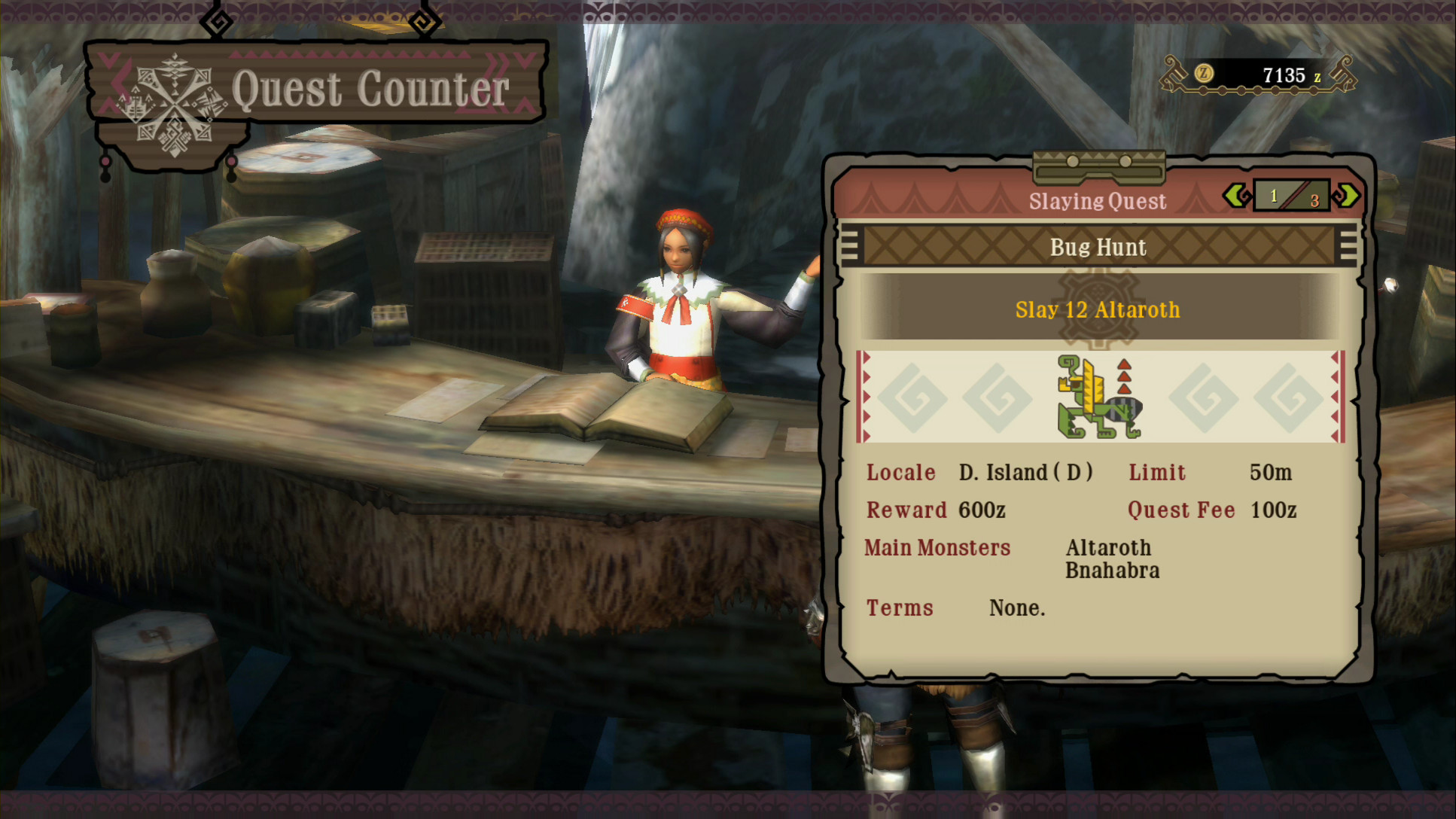Screen dimensions: 1456x819
Task: Select the Bug Hunt quest title
Action: (1098, 248)
